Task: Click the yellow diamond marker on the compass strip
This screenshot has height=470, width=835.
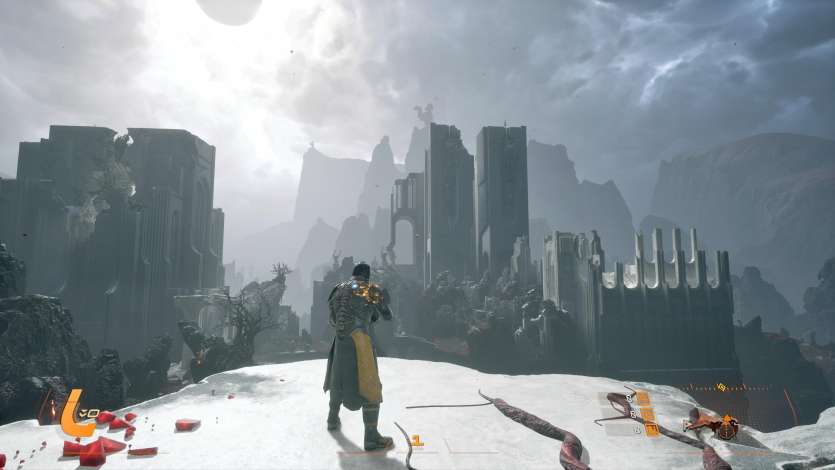Action: [722, 386]
